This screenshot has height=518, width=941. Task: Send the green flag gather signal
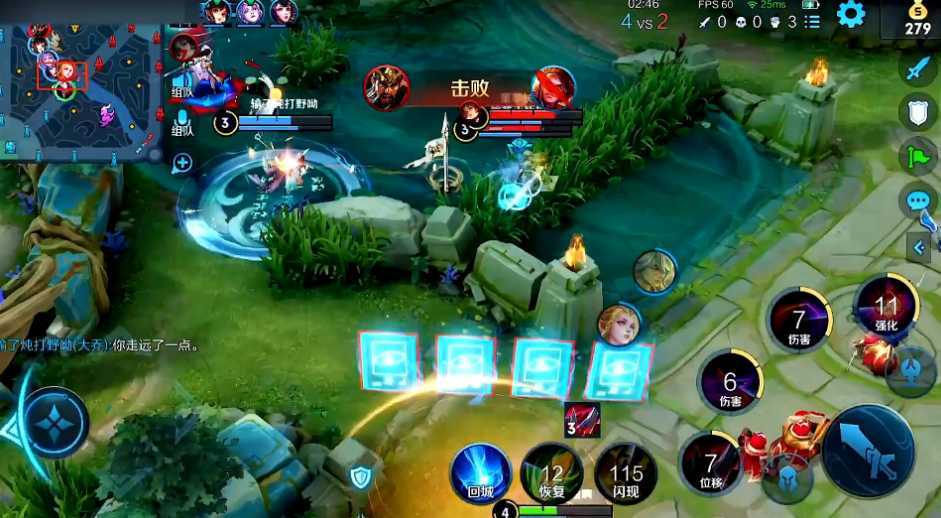click(x=918, y=156)
